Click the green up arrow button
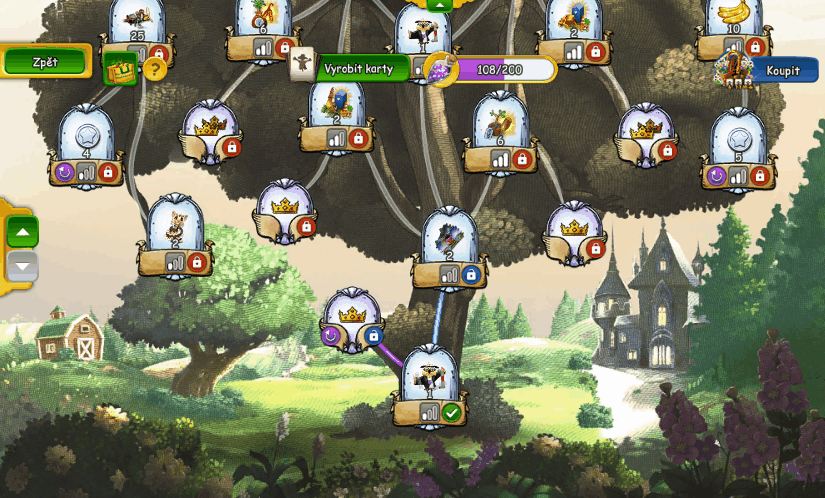 click(x=23, y=234)
